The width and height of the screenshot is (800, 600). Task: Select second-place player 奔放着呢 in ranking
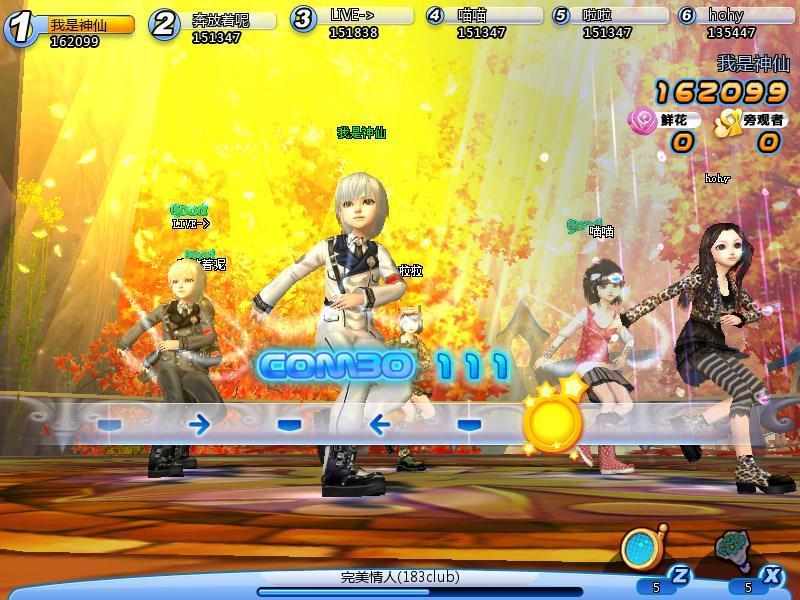[218, 24]
